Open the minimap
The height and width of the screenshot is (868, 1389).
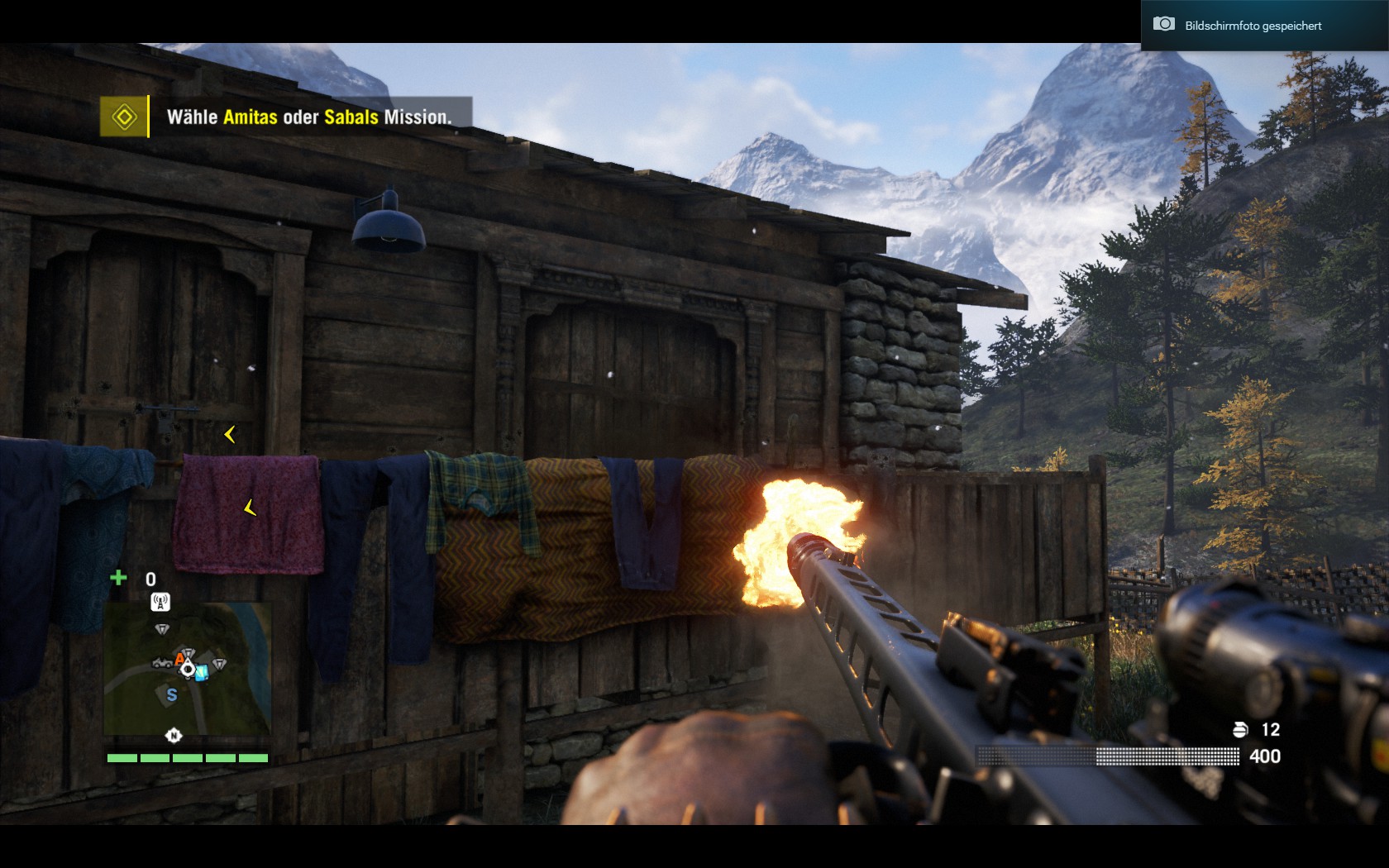point(188,669)
